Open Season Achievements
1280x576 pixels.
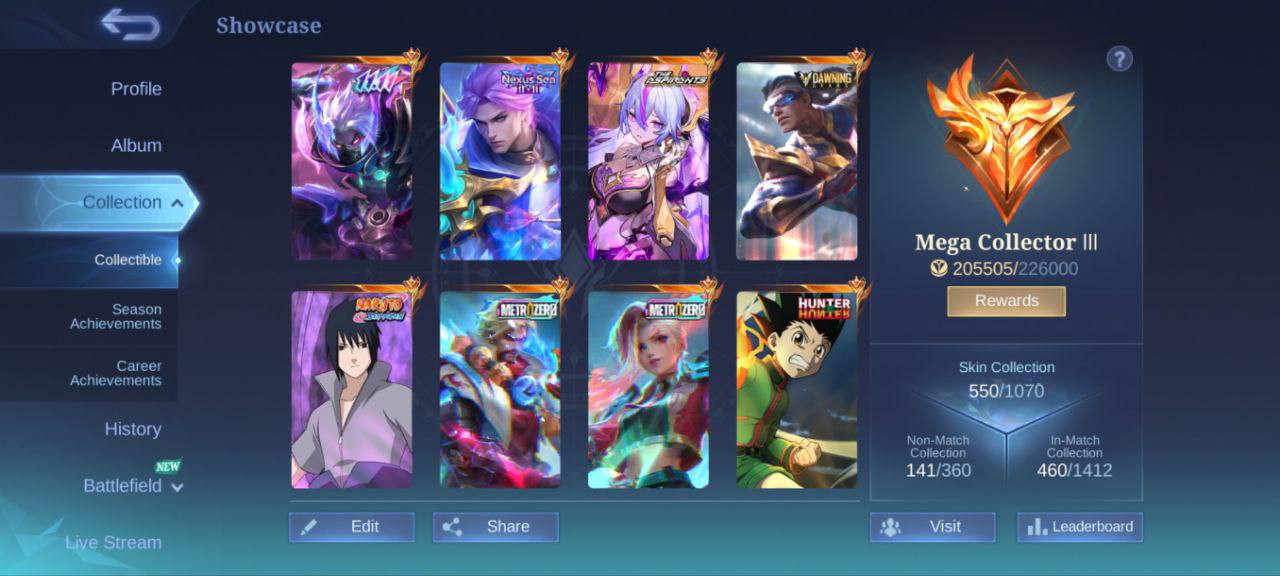[x=116, y=317]
